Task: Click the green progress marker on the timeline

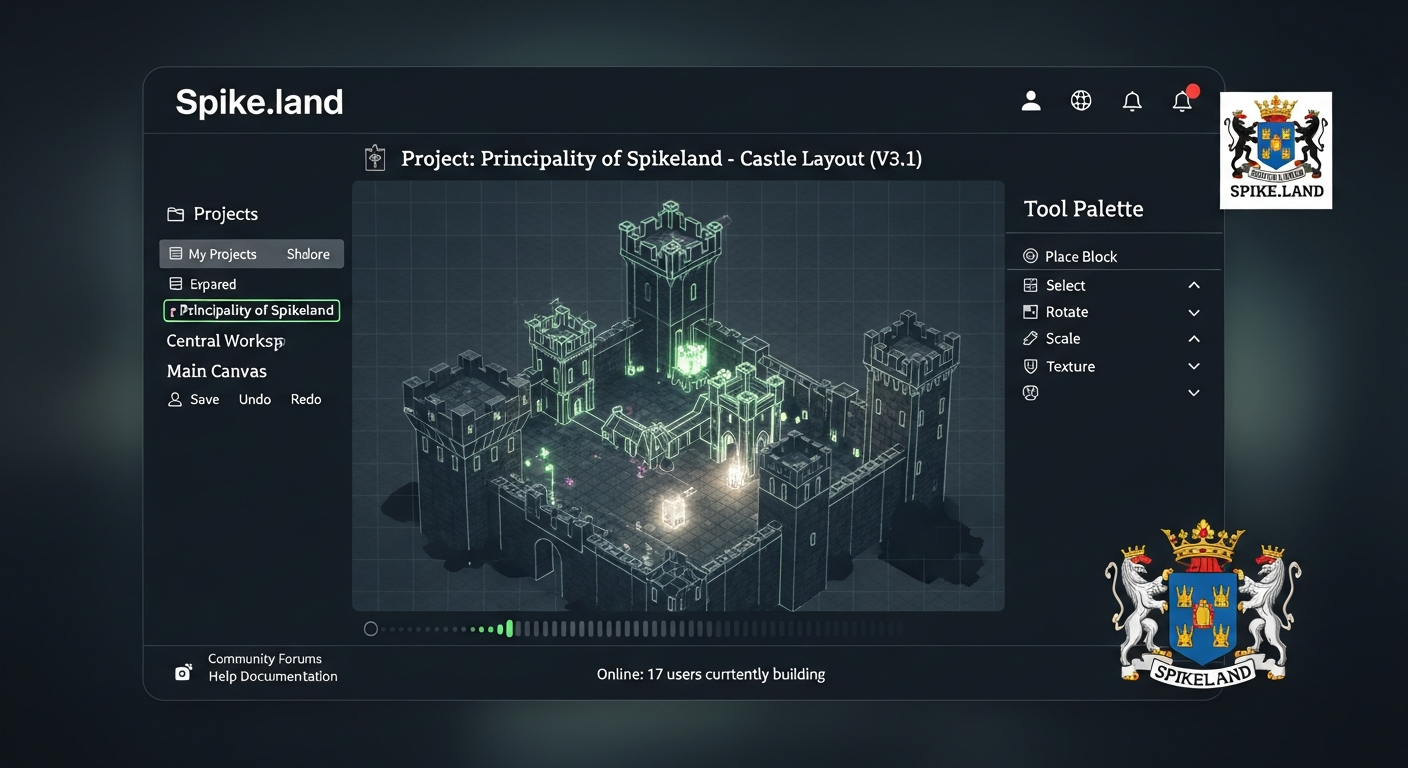Action: click(x=508, y=628)
